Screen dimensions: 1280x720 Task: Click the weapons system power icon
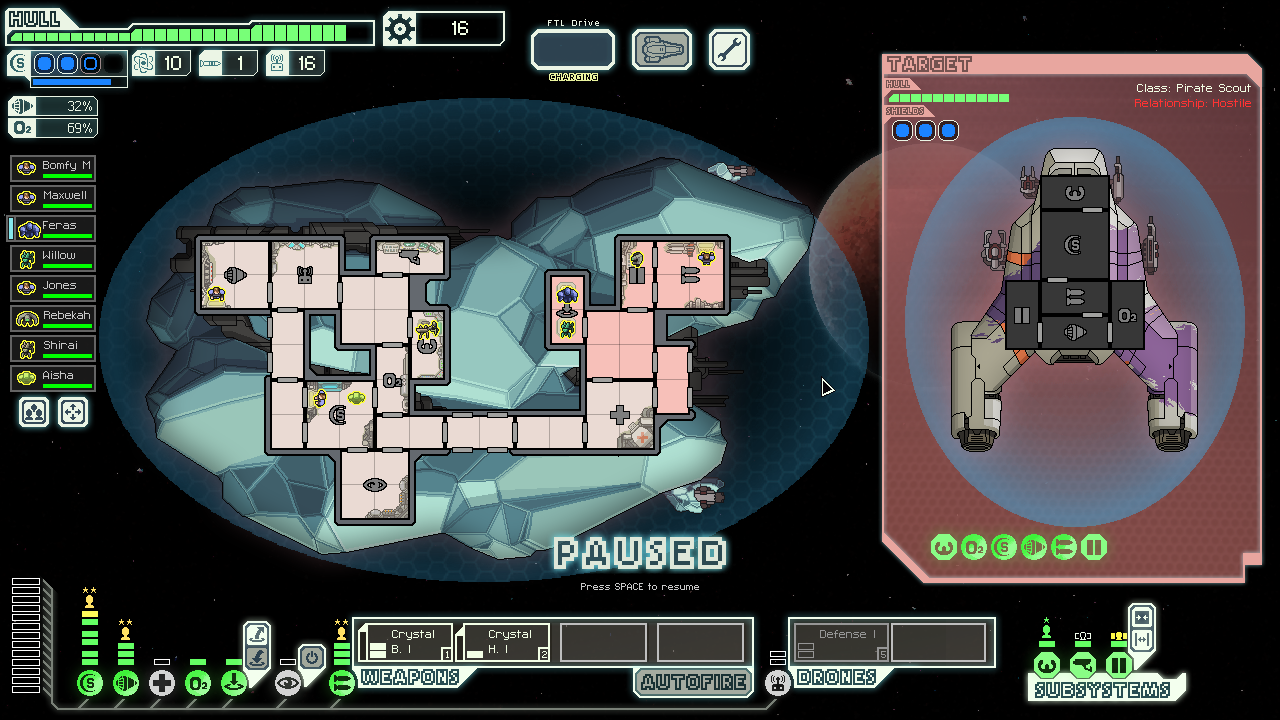[x=342, y=684]
